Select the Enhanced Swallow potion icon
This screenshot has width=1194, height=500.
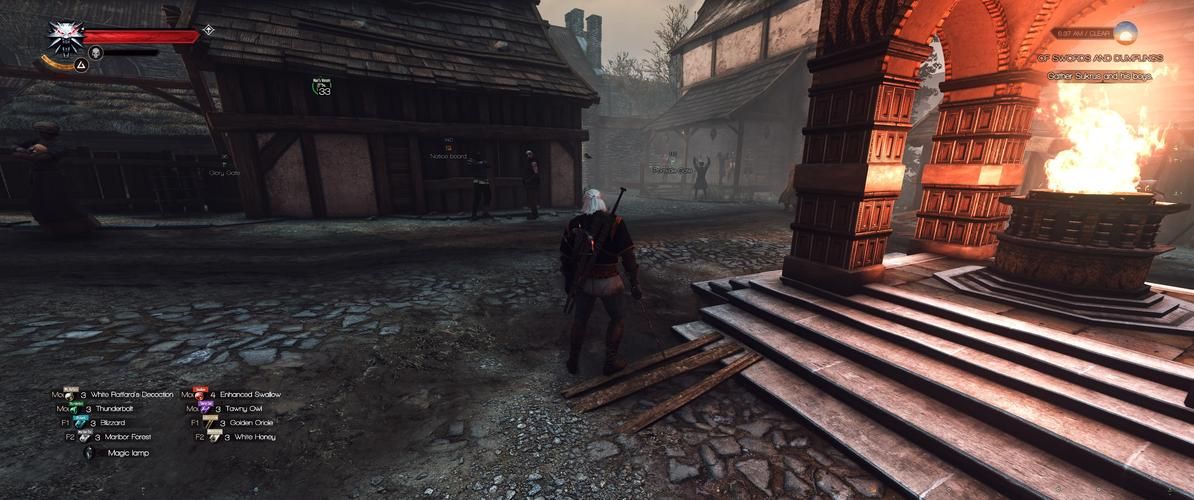pyautogui.click(x=200, y=394)
